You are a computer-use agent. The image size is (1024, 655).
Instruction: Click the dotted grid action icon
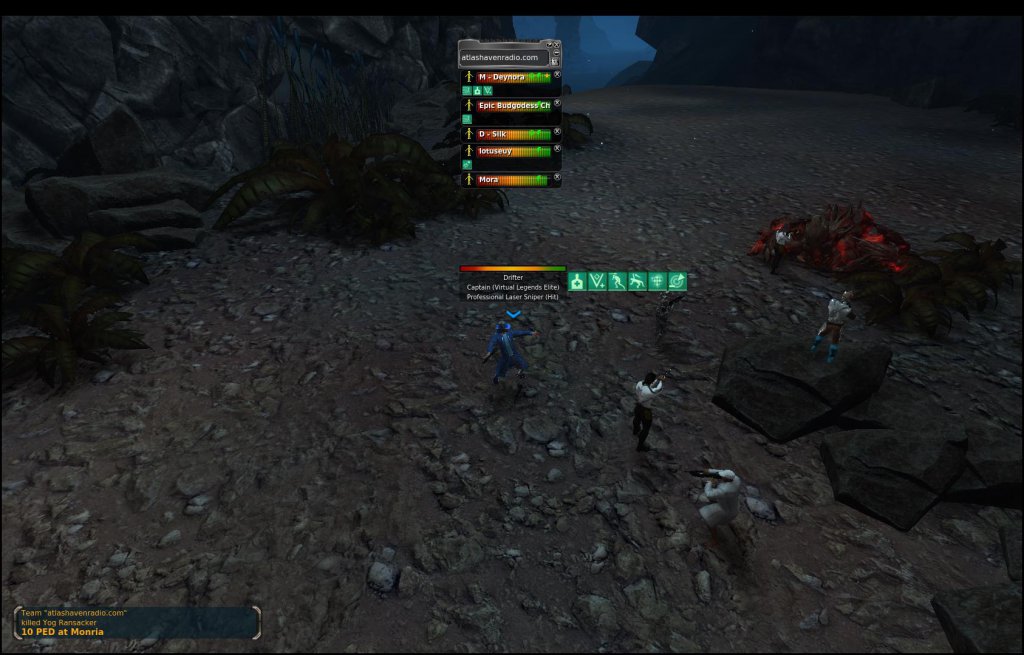pyautogui.click(x=657, y=282)
